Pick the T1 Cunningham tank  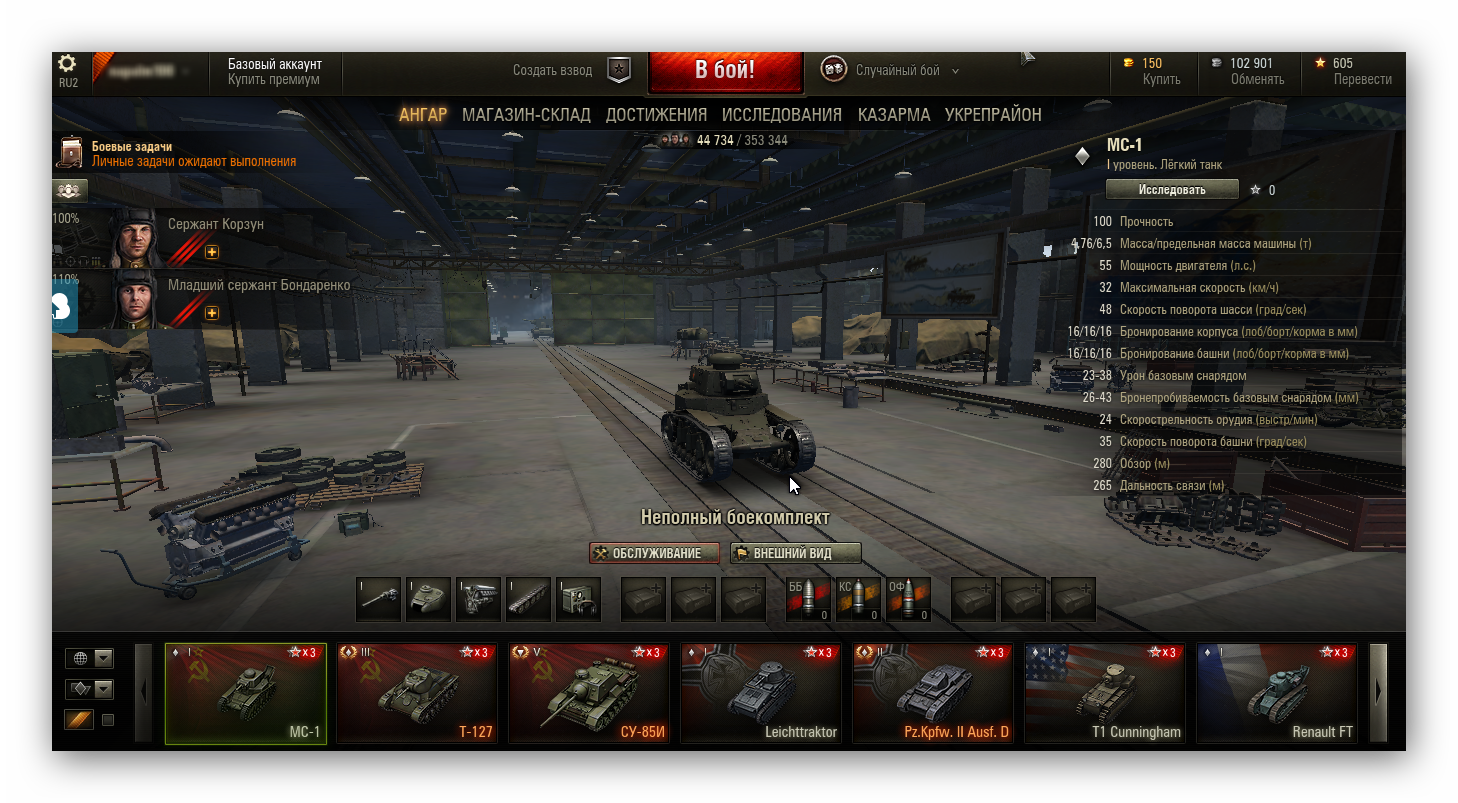1105,693
